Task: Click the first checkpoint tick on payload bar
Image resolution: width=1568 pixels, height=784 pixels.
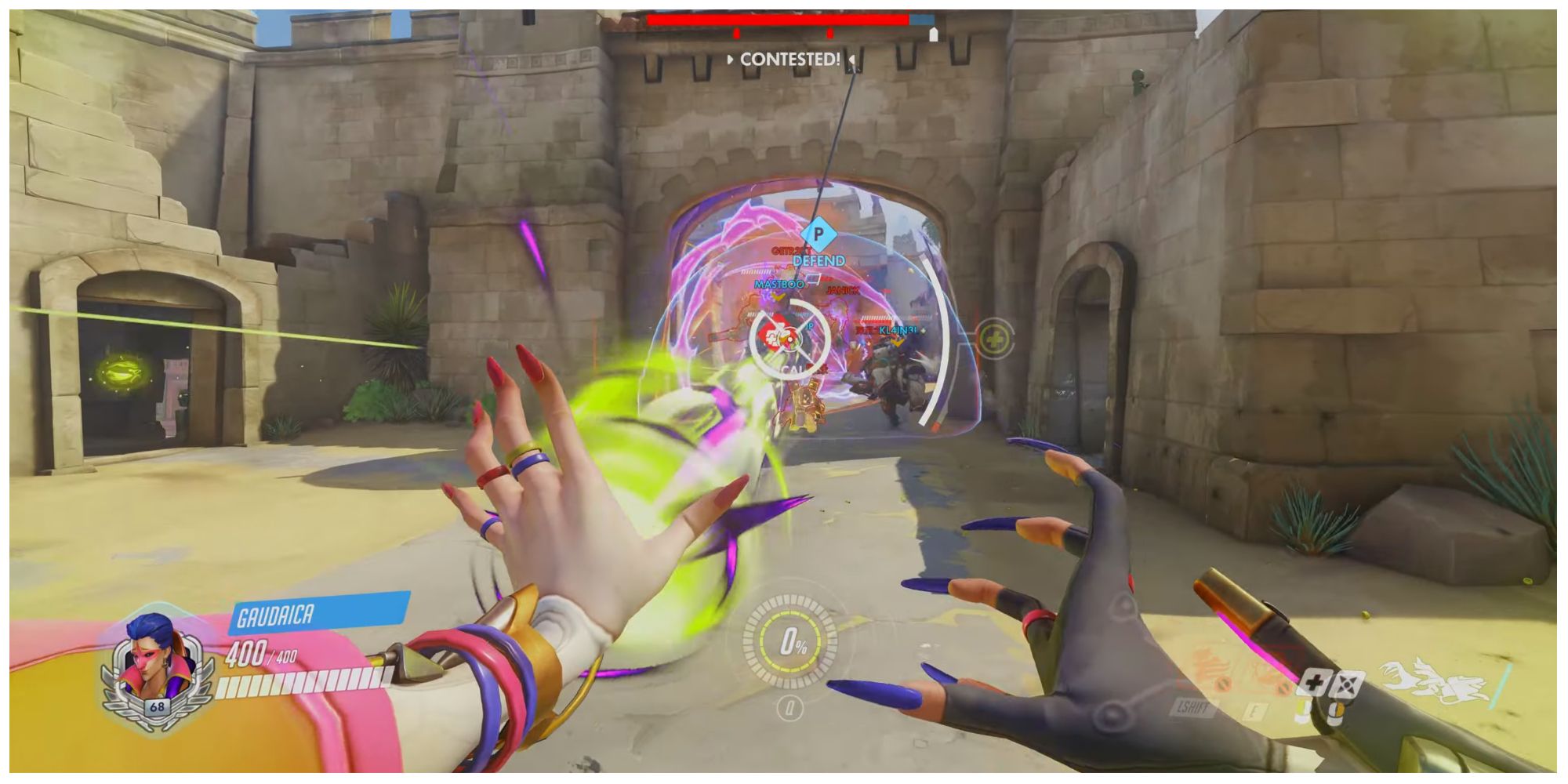Action: (x=735, y=34)
